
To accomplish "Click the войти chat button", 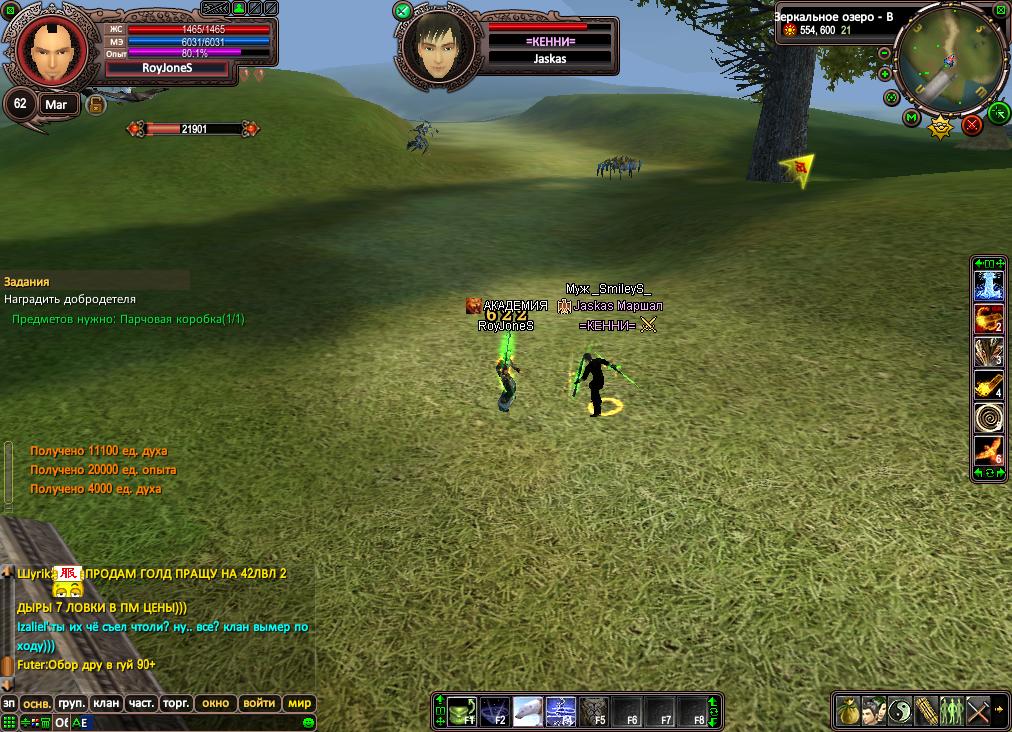I will coord(259,703).
